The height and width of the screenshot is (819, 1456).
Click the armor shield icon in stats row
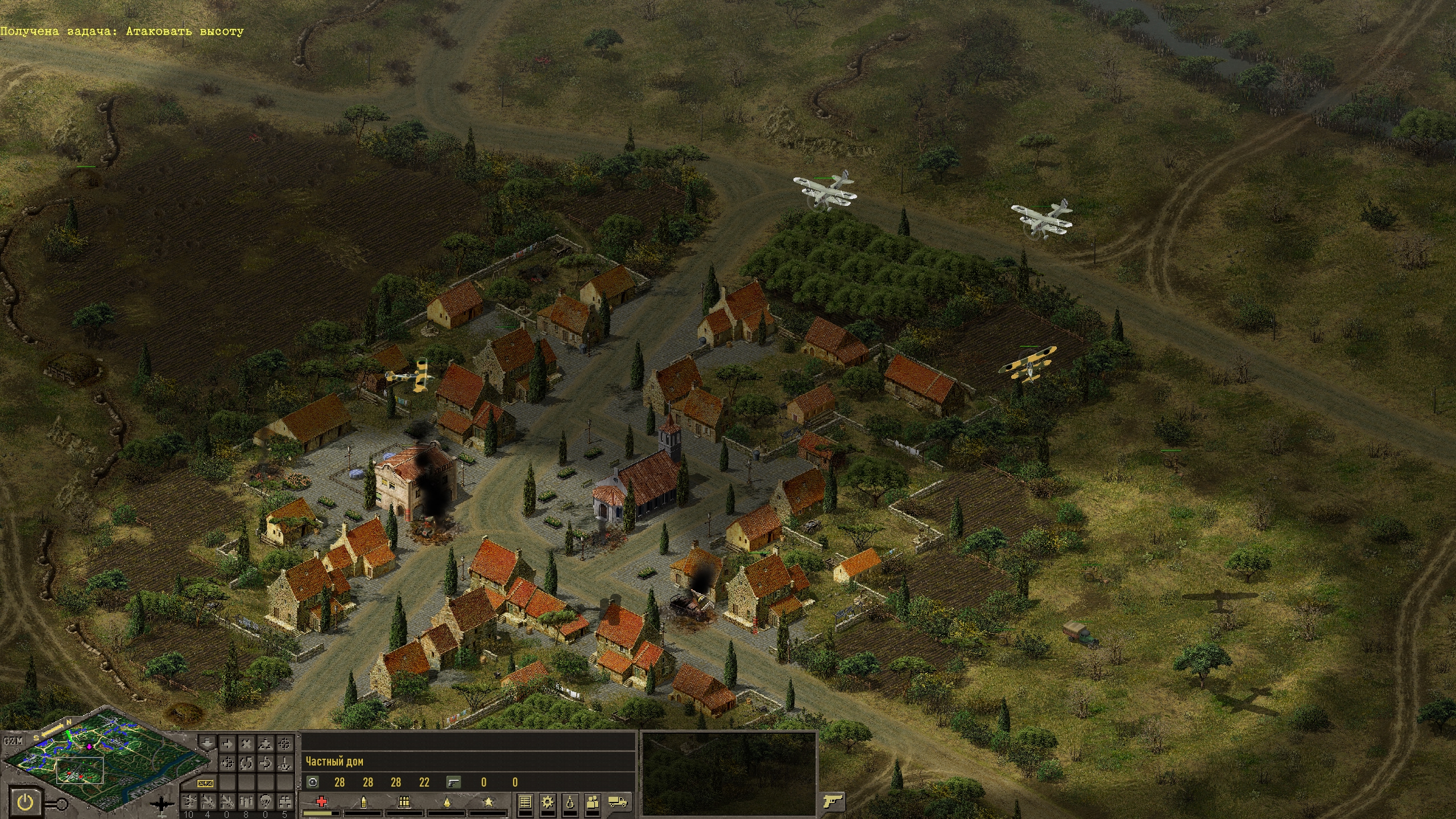pyautogui.click(x=312, y=782)
